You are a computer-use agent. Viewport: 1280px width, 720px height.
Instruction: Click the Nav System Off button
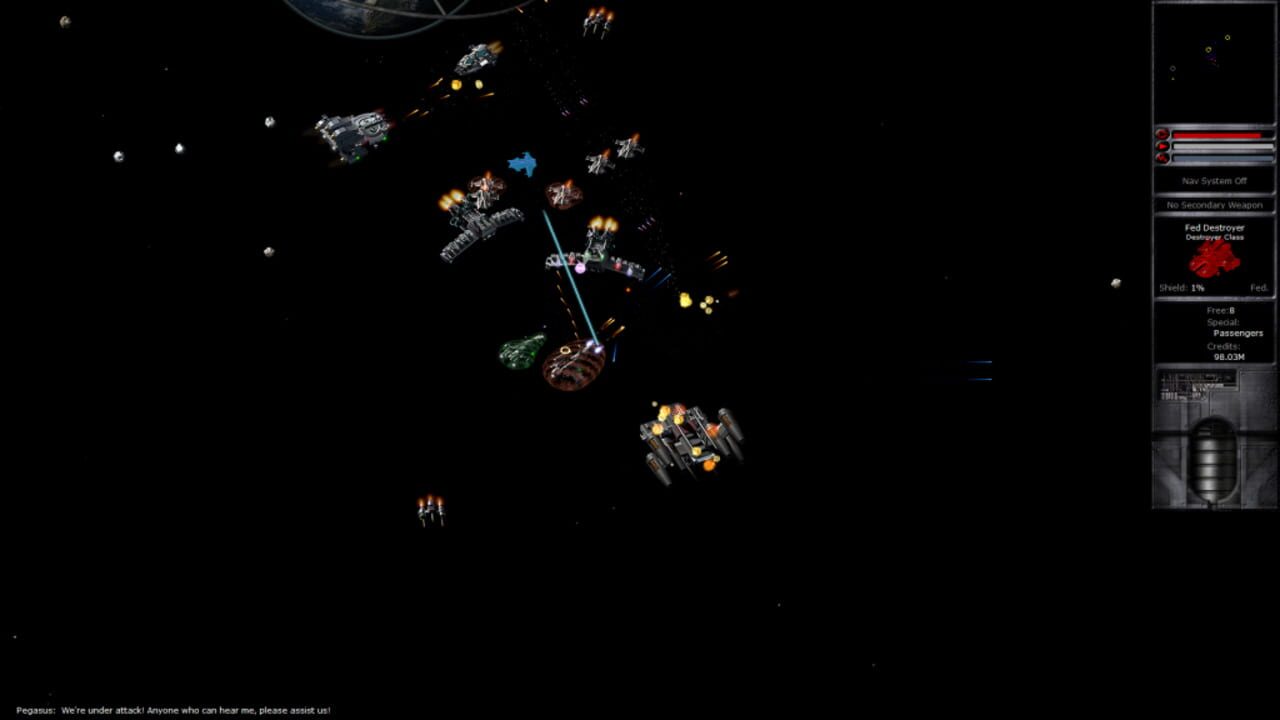pyautogui.click(x=1213, y=181)
